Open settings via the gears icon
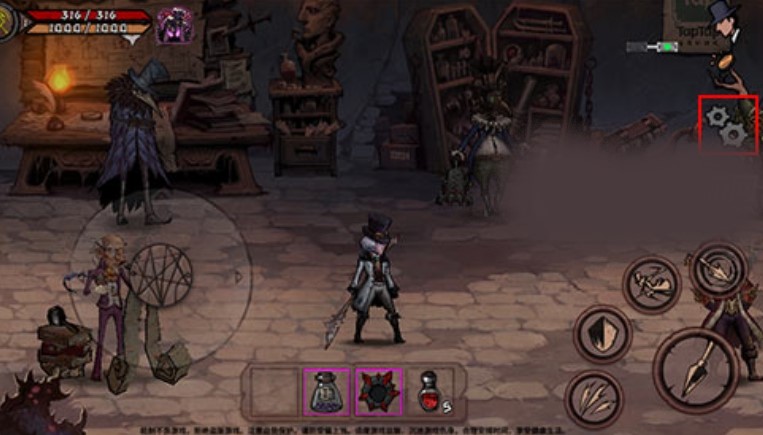 (x=727, y=127)
